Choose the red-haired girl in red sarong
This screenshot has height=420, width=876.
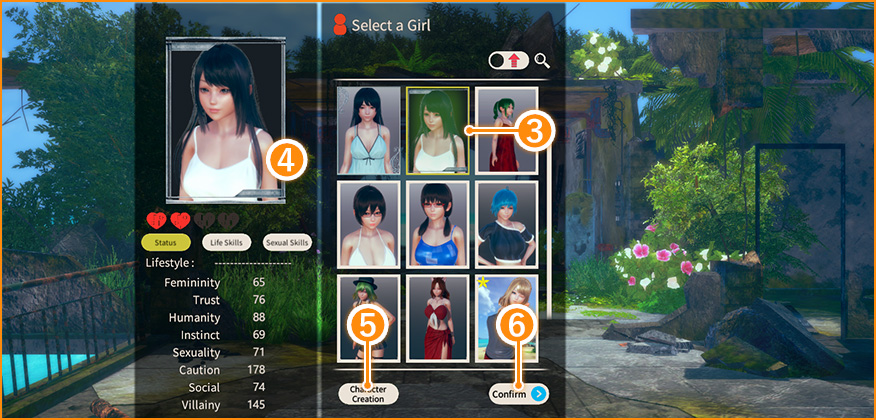[437, 318]
